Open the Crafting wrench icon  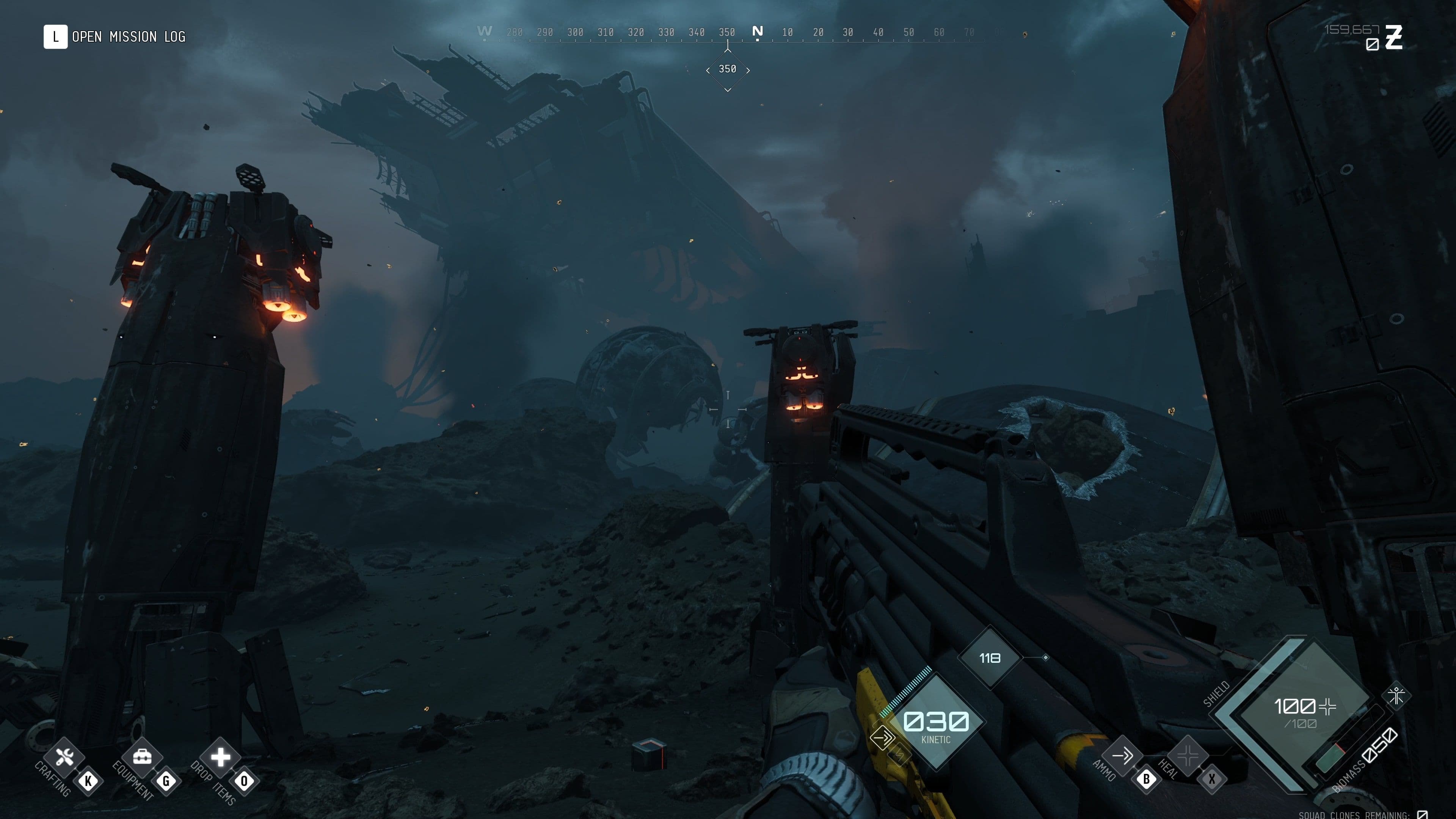pyautogui.click(x=64, y=757)
